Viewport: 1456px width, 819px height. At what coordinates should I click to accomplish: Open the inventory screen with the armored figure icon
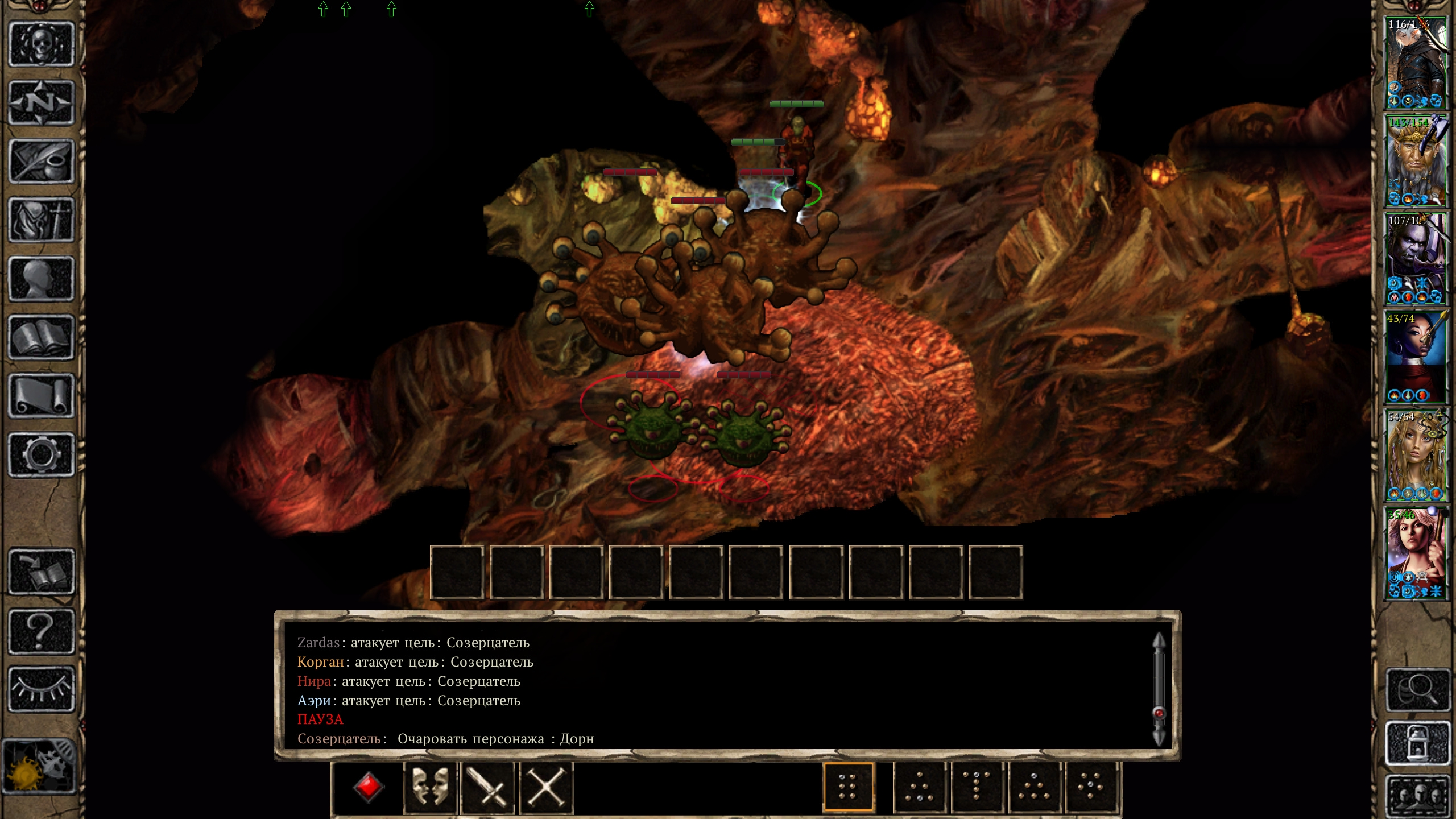click(x=41, y=221)
